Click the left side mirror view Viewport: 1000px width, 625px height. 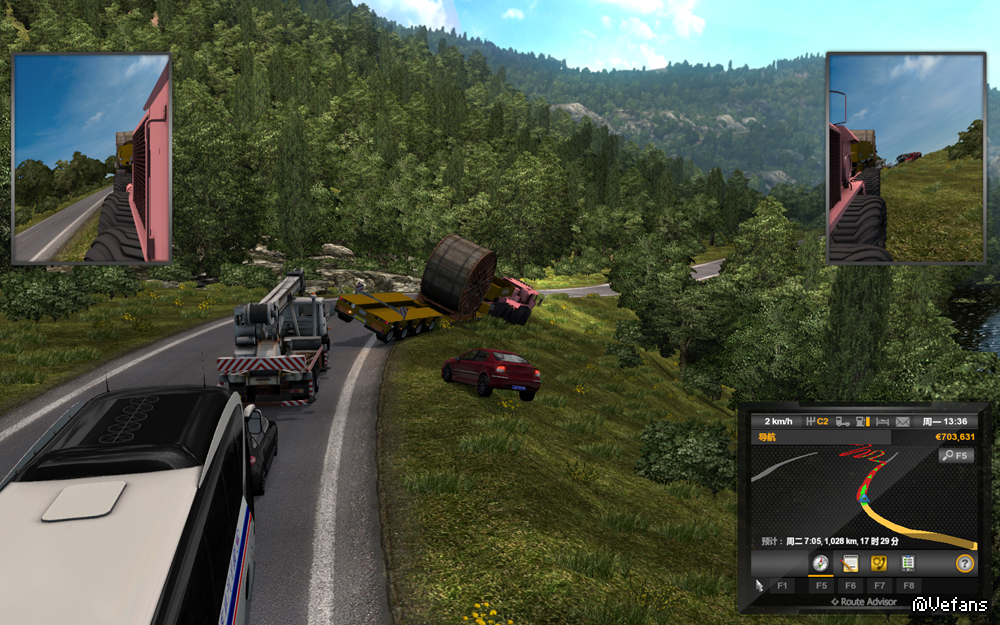coord(92,160)
